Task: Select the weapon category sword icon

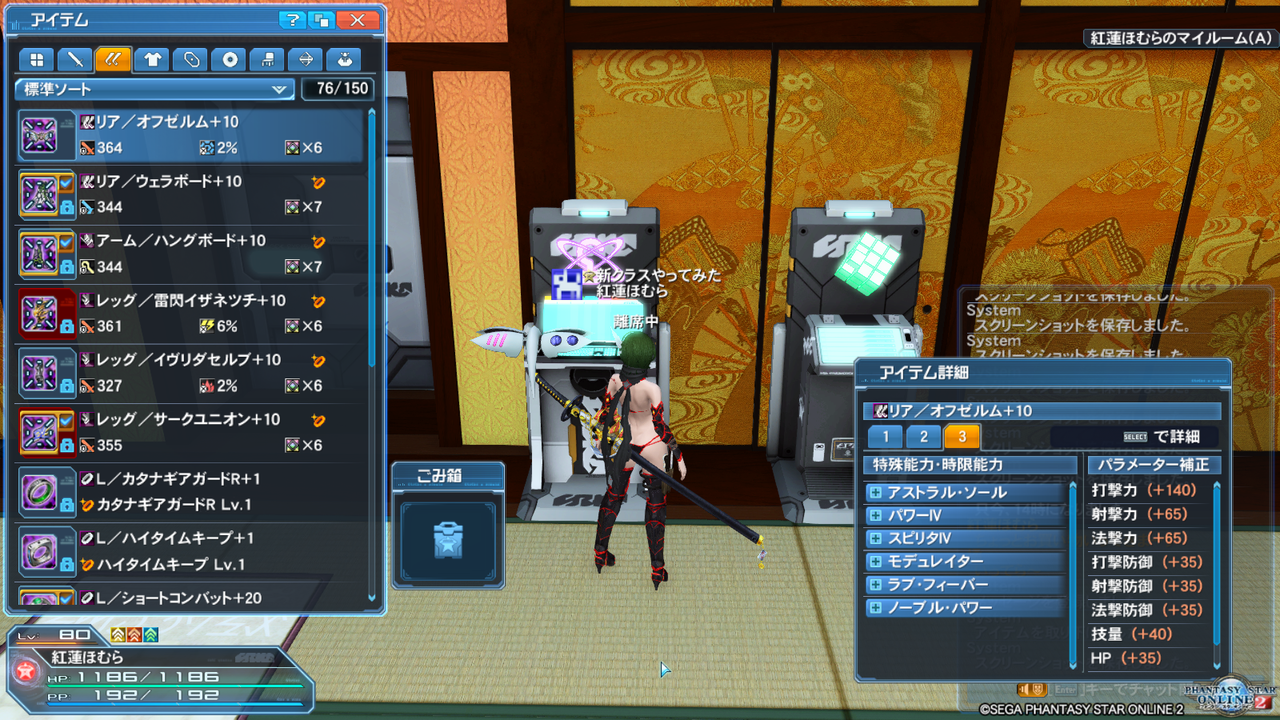Action: [x=74, y=59]
